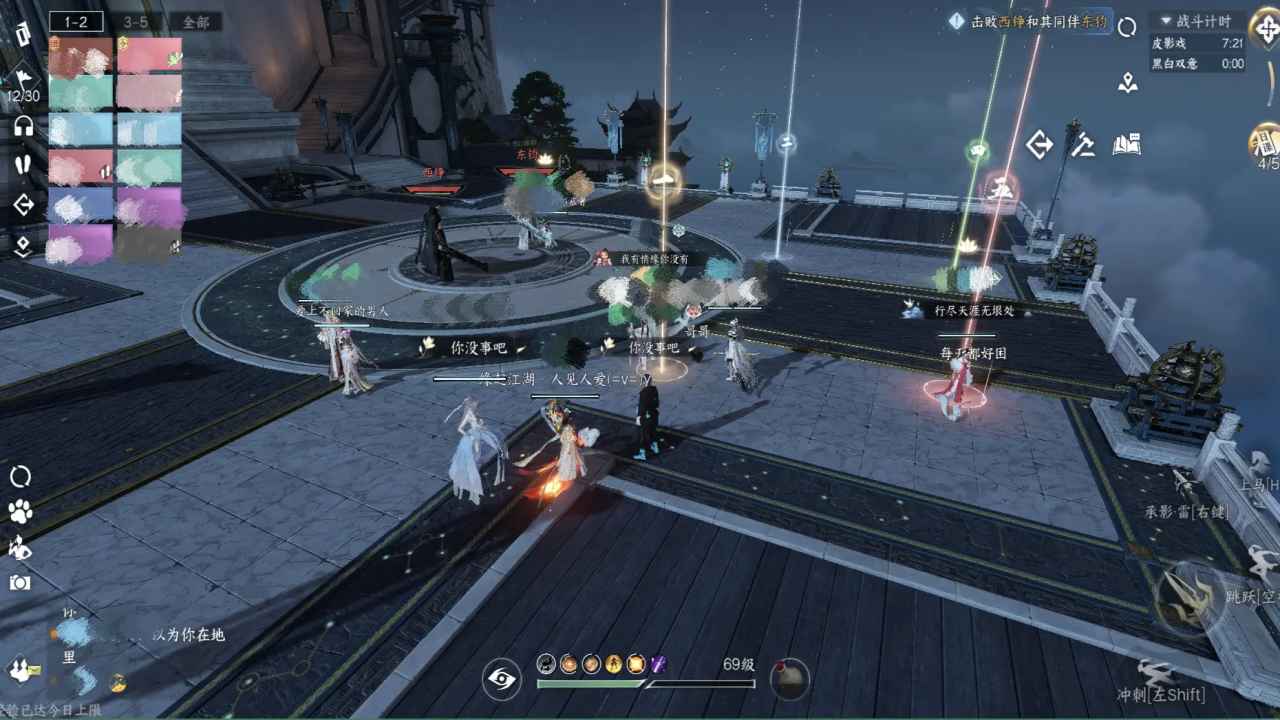Open the book guide icon
1280x720 pixels.
click(x=1127, y=146)
